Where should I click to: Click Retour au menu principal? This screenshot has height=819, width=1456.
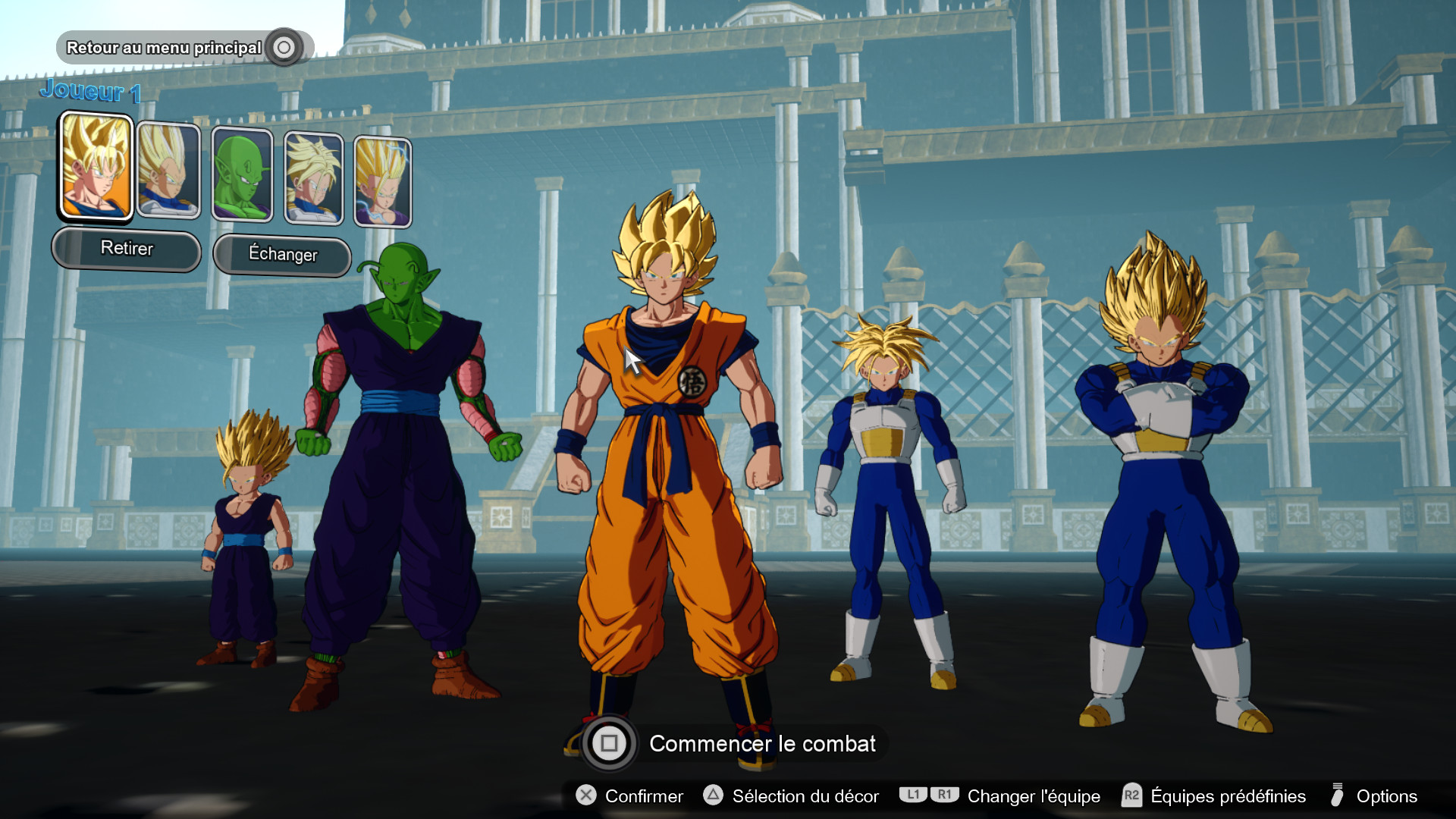(165, 47)
